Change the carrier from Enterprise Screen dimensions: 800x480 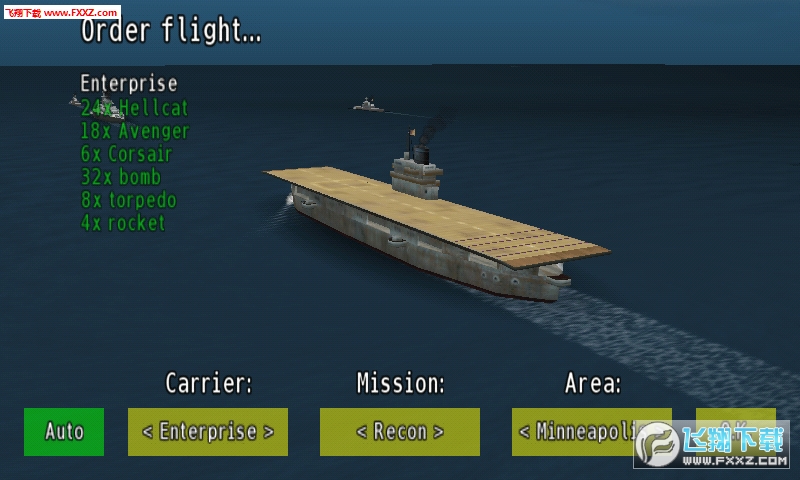(207, 432)
